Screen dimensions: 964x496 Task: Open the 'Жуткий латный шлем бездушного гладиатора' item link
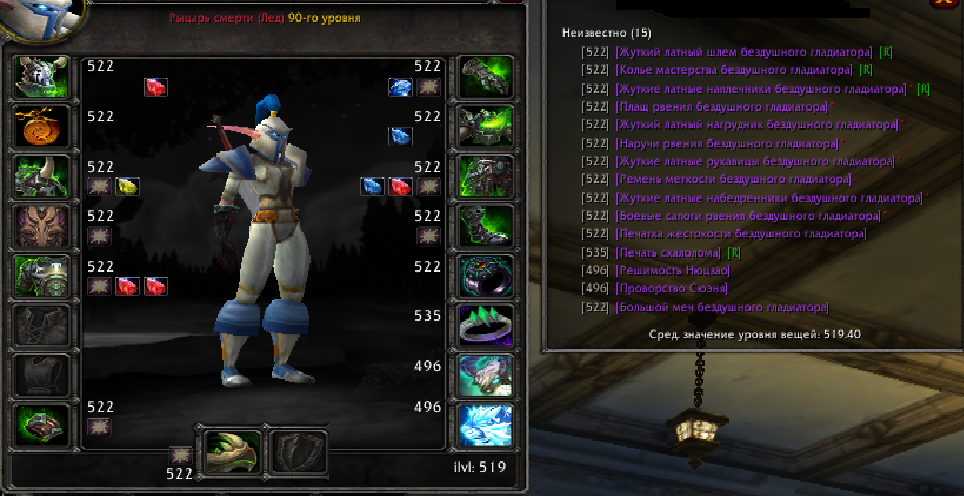coord(744,51)
